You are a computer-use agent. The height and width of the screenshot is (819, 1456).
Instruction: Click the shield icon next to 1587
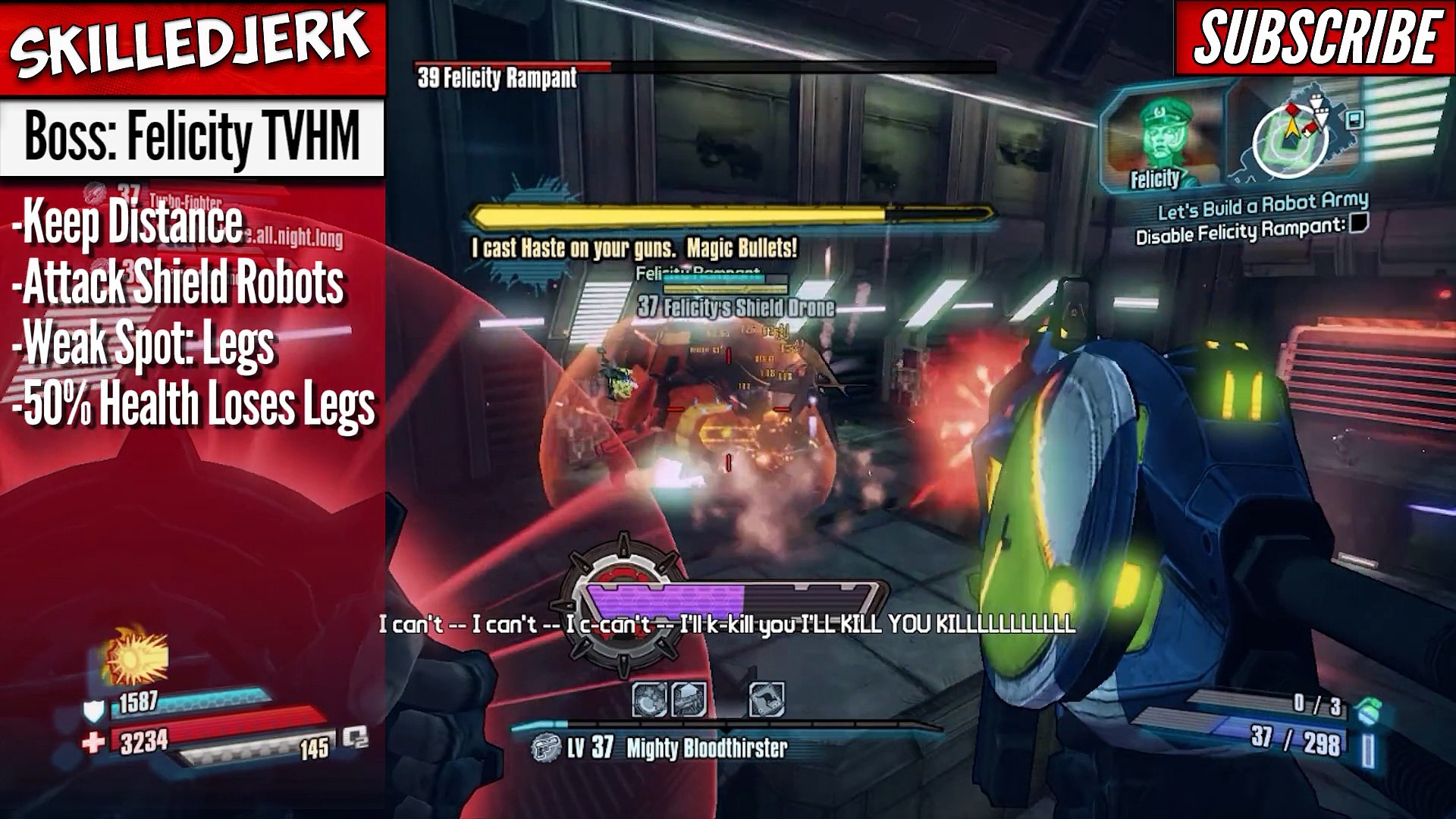tap(93, 710)
